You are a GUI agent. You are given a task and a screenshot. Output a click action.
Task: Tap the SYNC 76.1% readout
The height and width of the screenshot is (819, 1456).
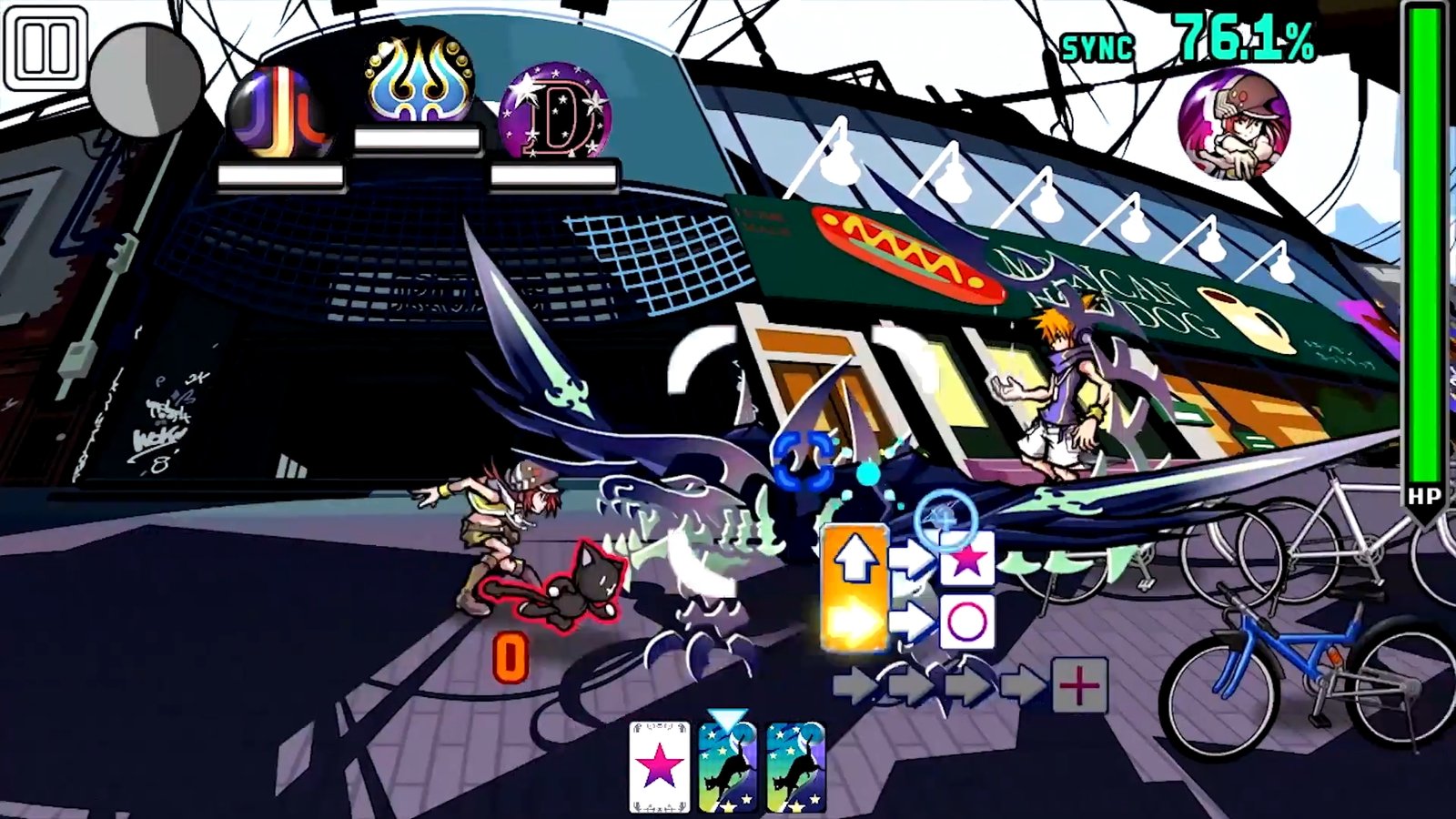[1183, 36]
